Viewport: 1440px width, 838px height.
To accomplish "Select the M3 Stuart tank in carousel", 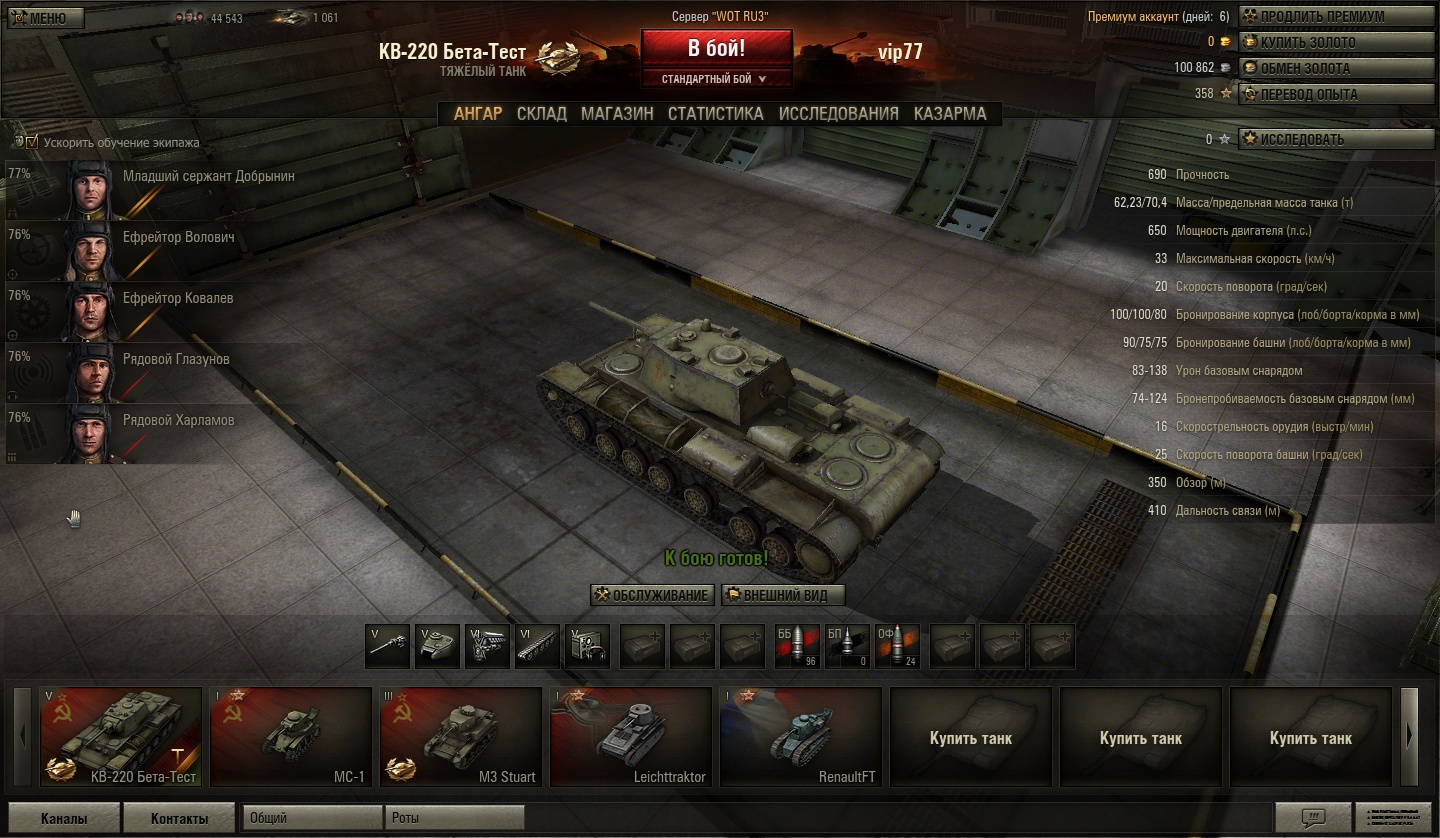I will click(461, 737).
